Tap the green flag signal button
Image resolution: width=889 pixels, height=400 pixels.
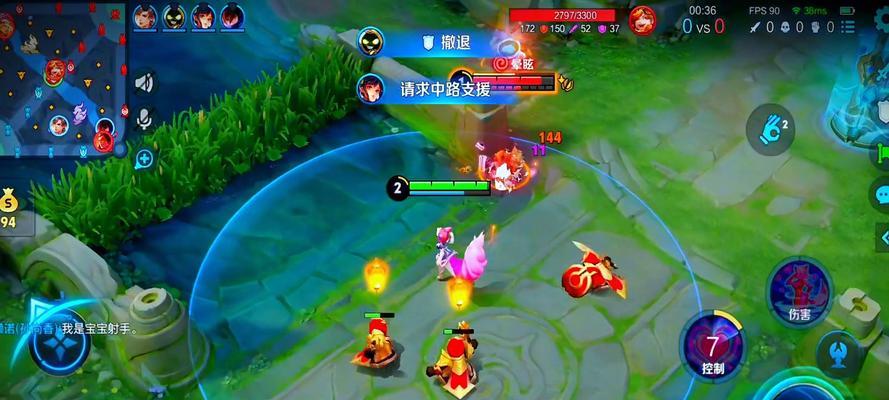882,153
